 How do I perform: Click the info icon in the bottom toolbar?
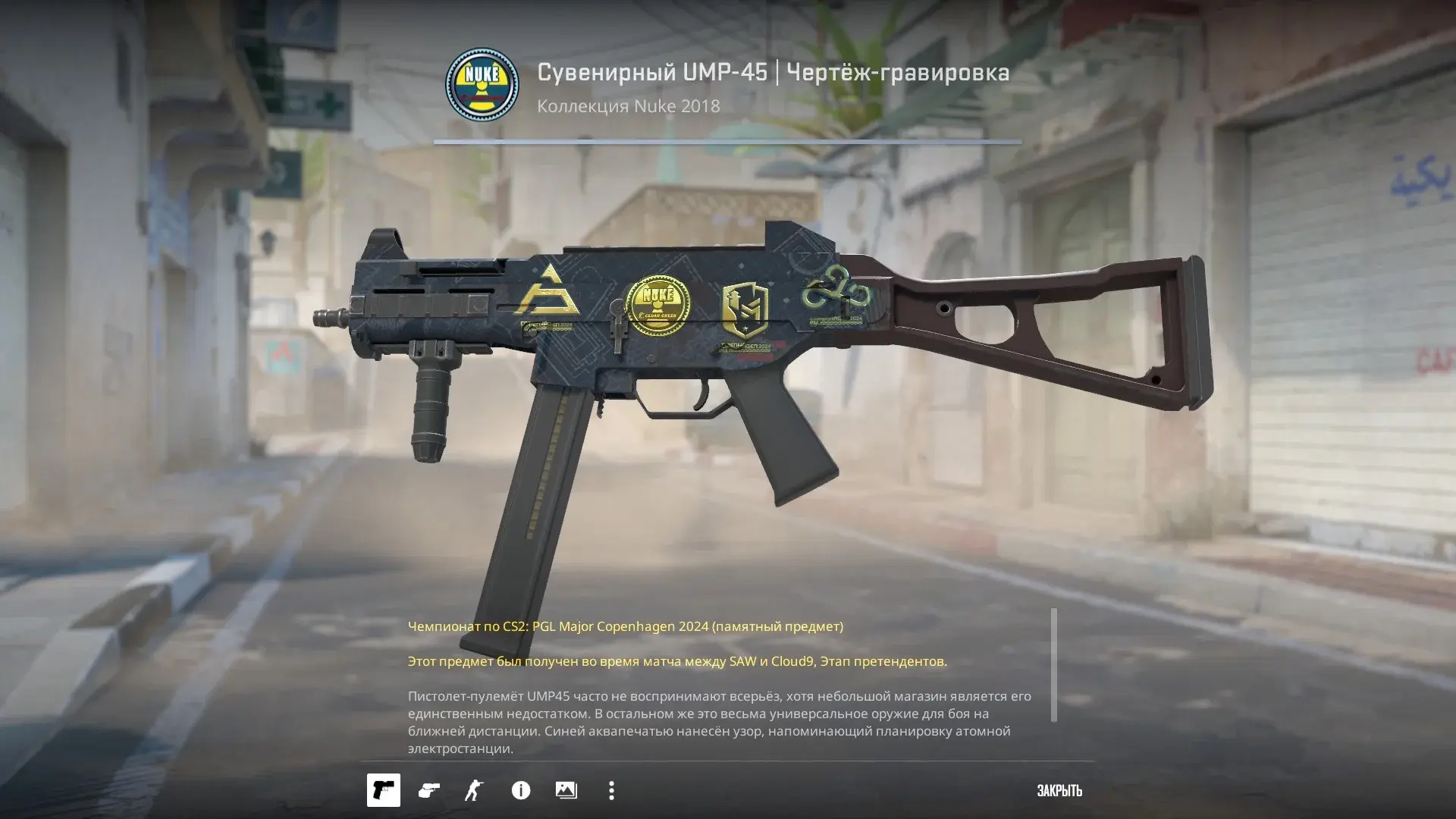(522, 791)
